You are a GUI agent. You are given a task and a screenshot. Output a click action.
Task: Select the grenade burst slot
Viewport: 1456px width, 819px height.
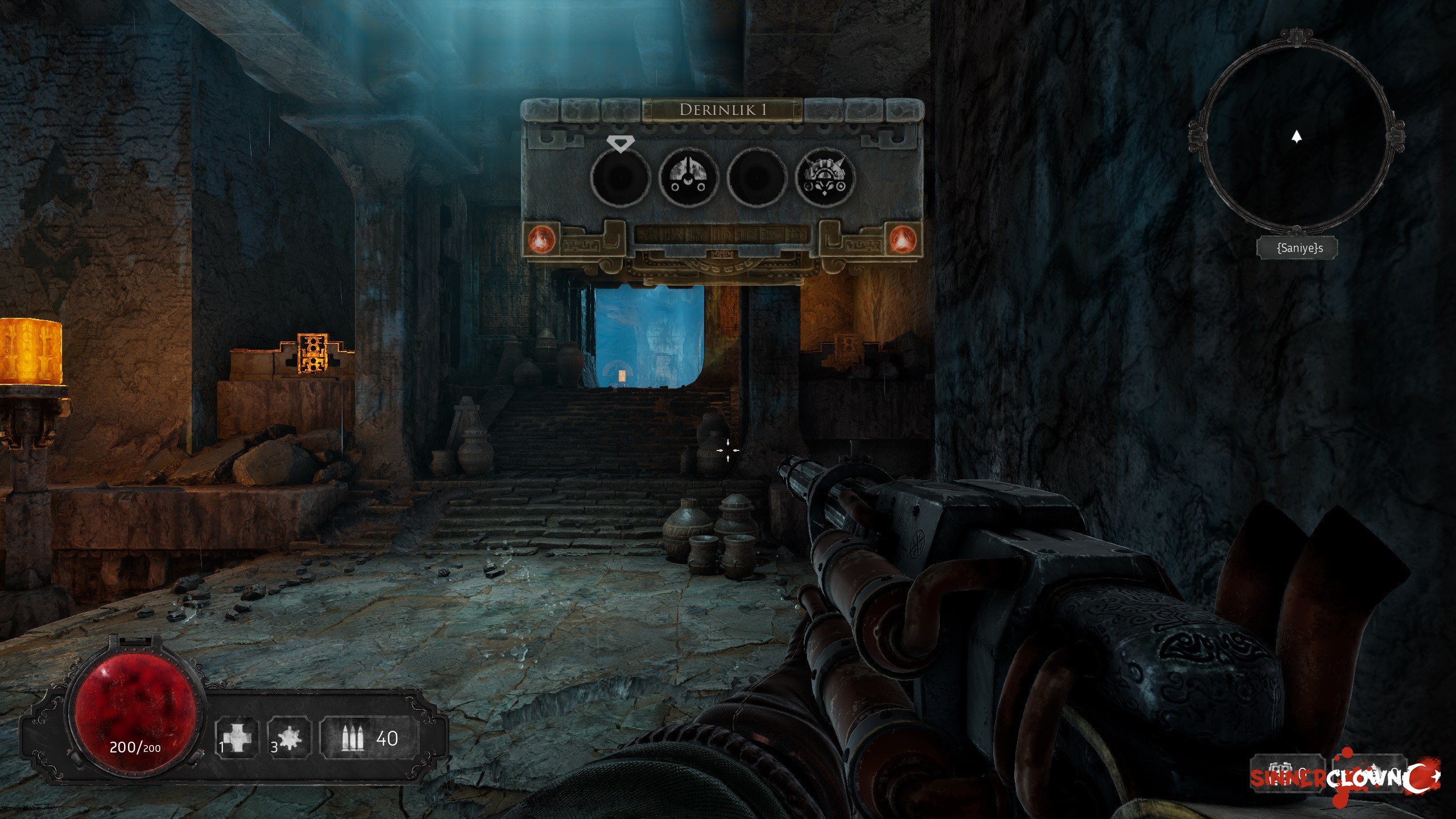289,738
